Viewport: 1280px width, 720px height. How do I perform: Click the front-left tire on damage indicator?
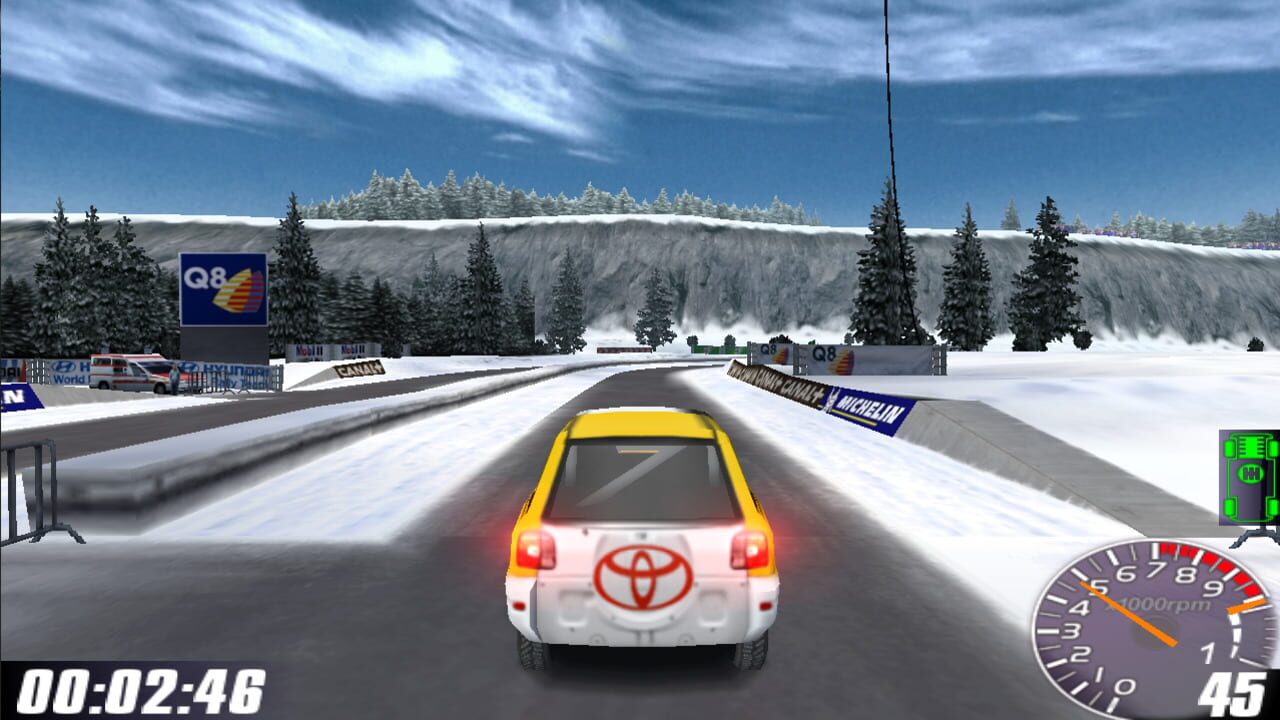coord(1228,449)
